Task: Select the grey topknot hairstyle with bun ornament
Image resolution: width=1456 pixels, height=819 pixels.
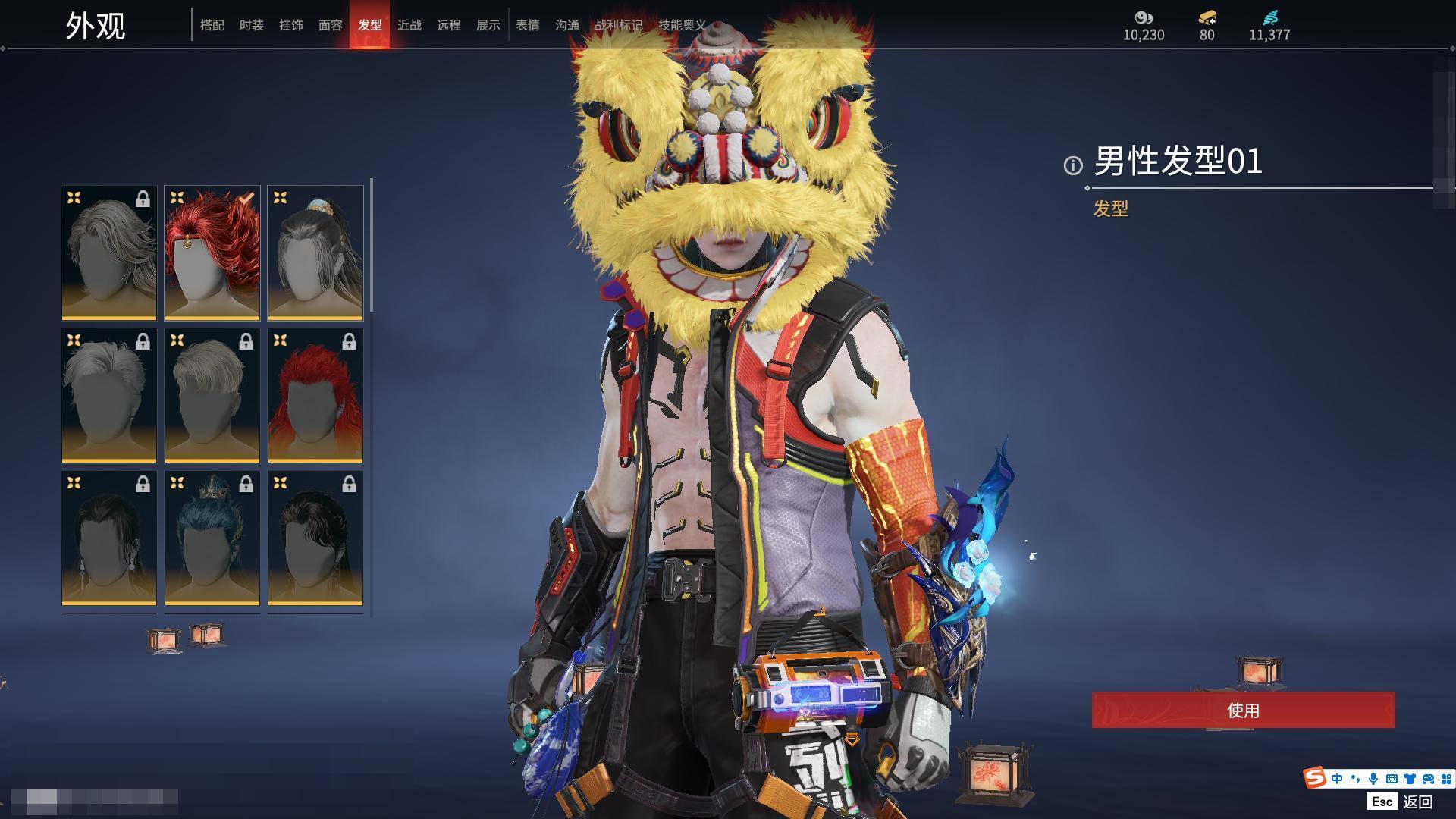Action: coord(315,253)
